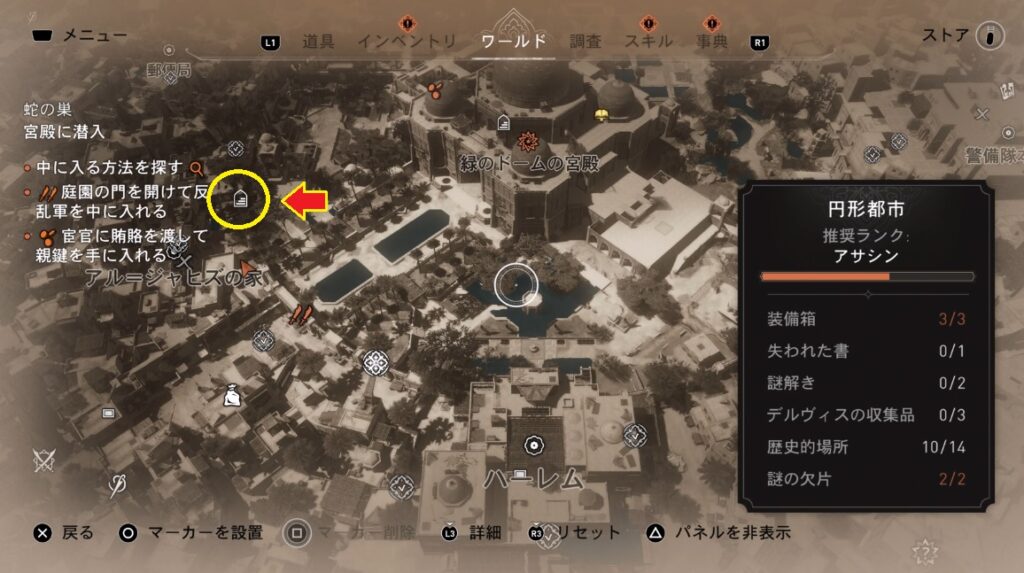Select the red quest emblem on the palace

pyautogui.click(x=529, y=141)
